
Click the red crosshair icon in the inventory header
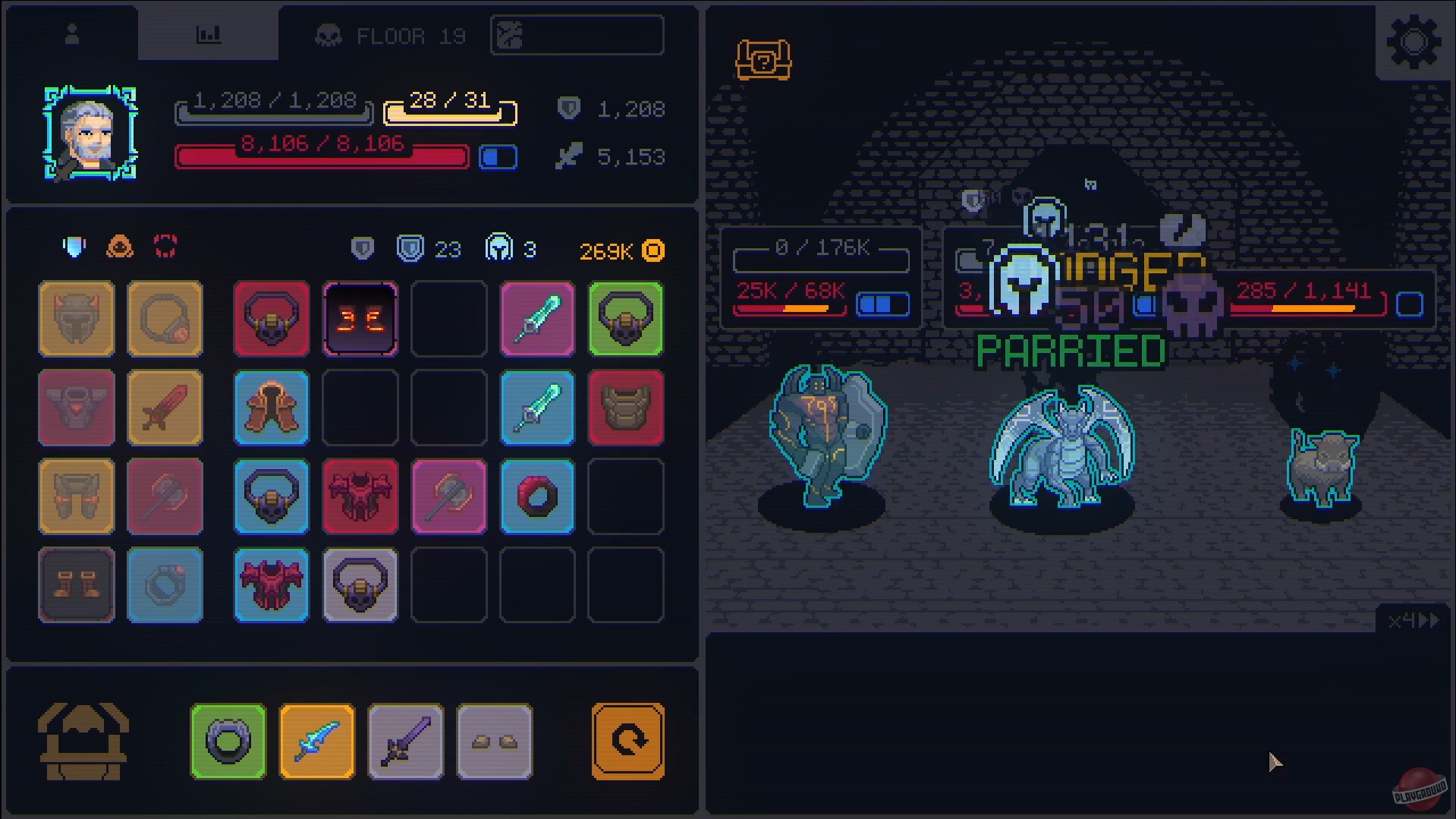click(165, 244)
